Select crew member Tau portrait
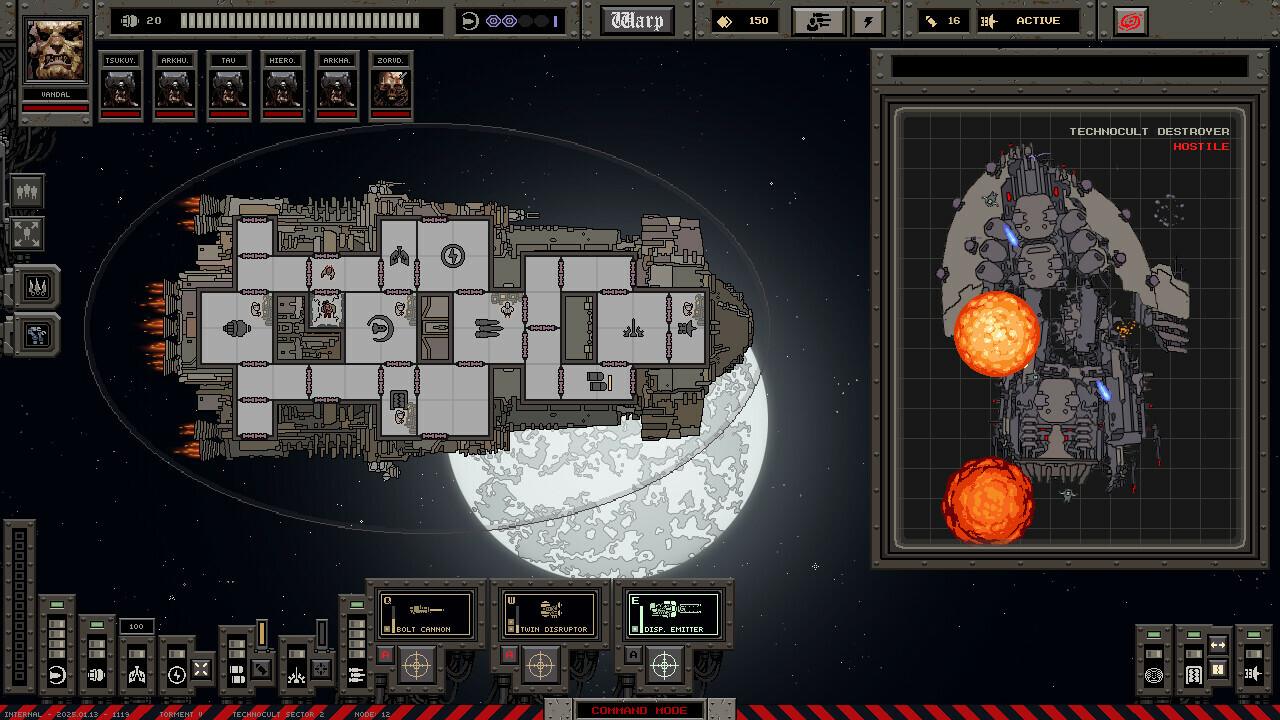This screenshot has width=1280, height=720. [x=229, y=87]
